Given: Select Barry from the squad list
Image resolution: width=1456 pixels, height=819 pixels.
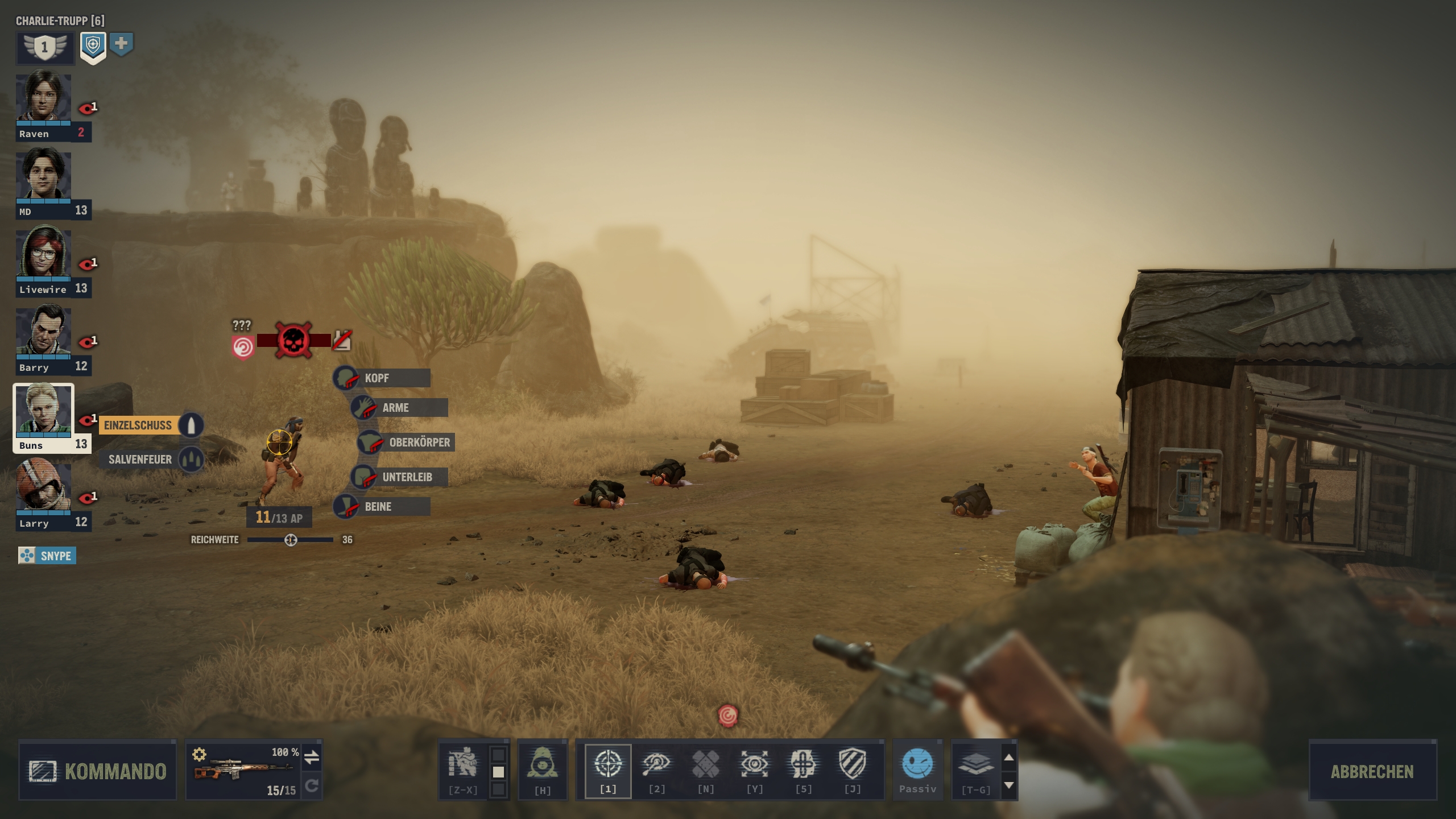Looking at the screenshot, I should (x=44, y=334).
